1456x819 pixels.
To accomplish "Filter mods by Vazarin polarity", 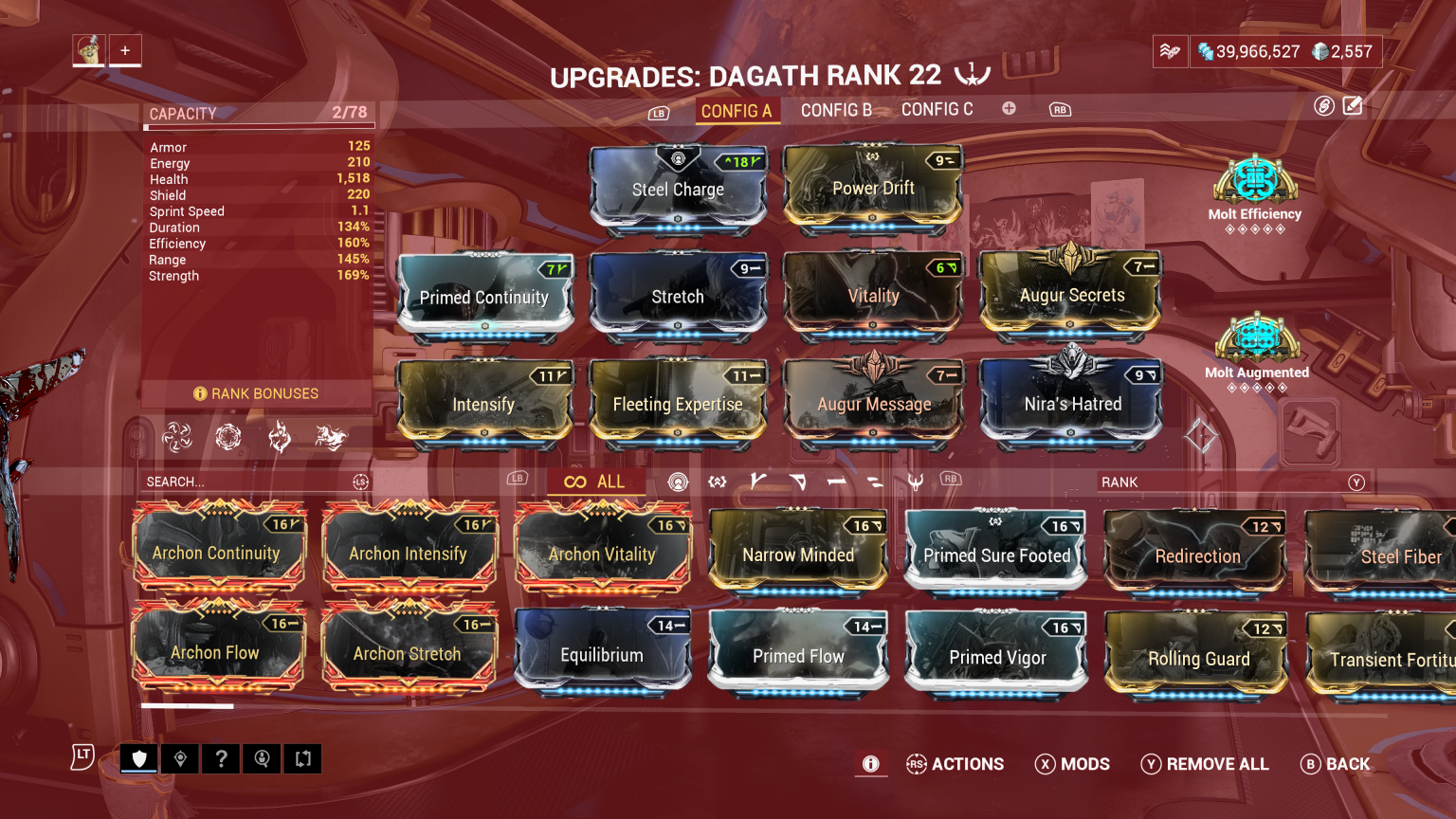I will coord(799,482).
